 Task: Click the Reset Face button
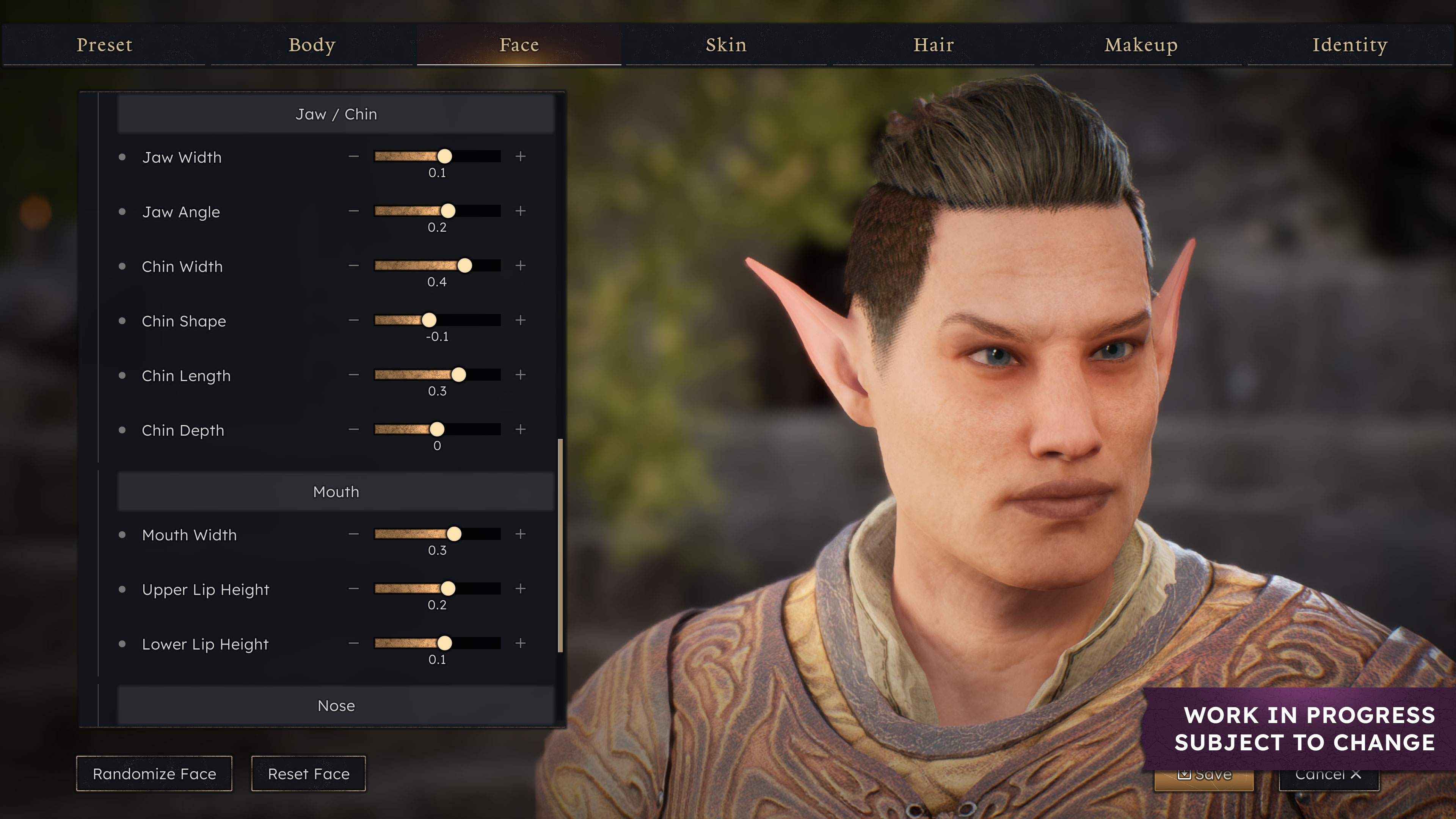point(309,774)
